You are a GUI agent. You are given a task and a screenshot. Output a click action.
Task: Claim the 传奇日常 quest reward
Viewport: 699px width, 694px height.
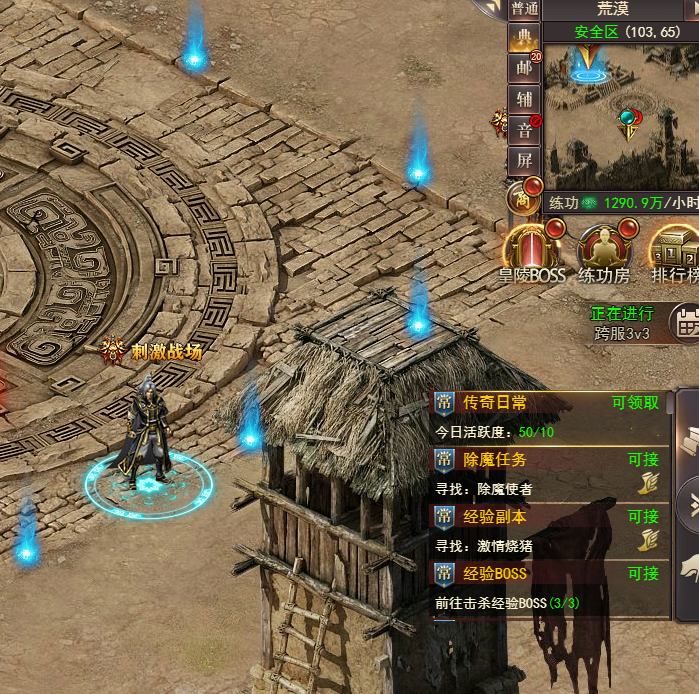pos(635,403)
